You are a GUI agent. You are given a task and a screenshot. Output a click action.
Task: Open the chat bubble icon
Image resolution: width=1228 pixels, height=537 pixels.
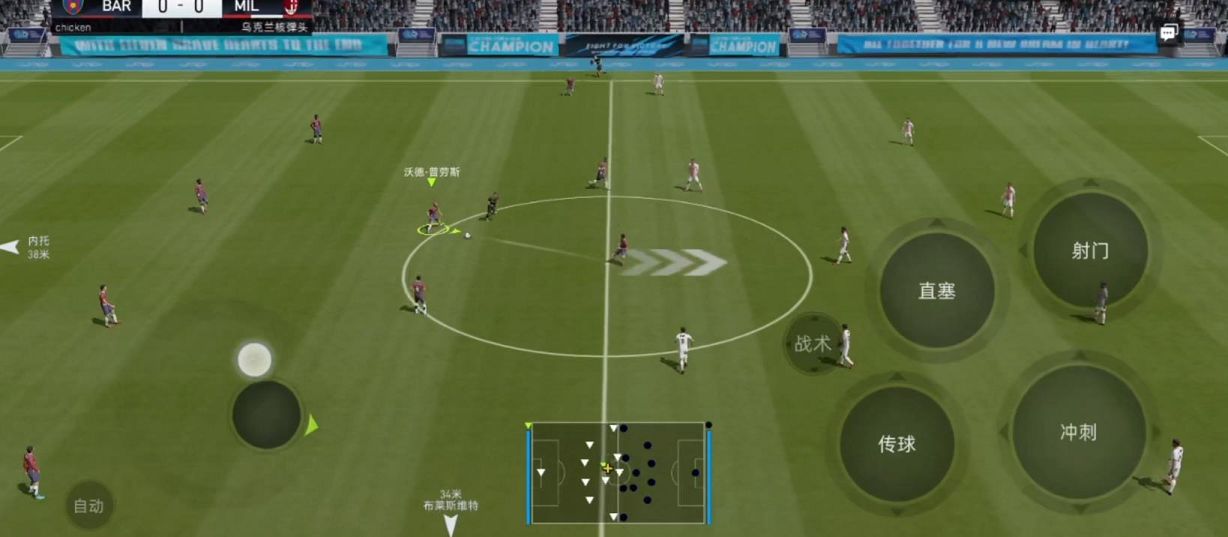pos(1169,34)
